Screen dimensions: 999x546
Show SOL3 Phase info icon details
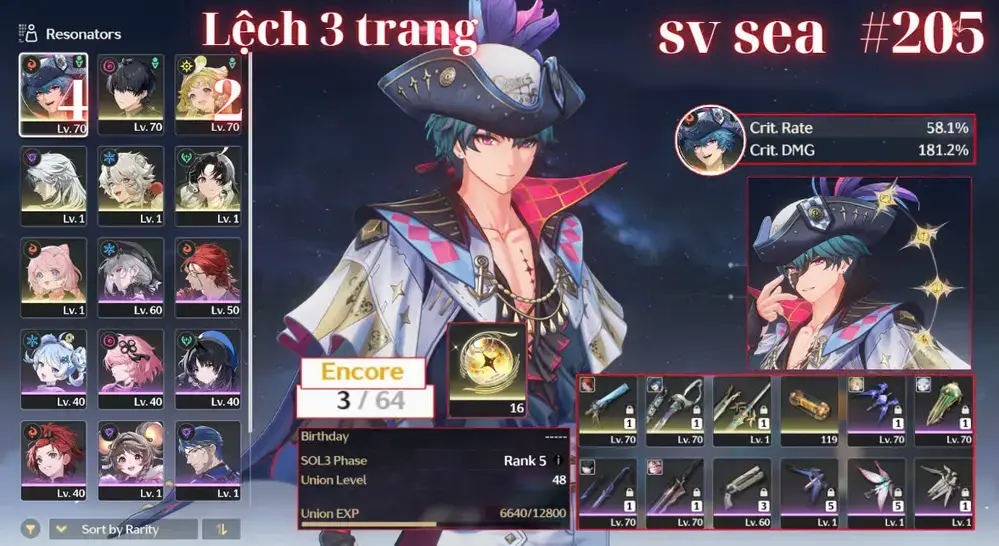coord(558,461)
